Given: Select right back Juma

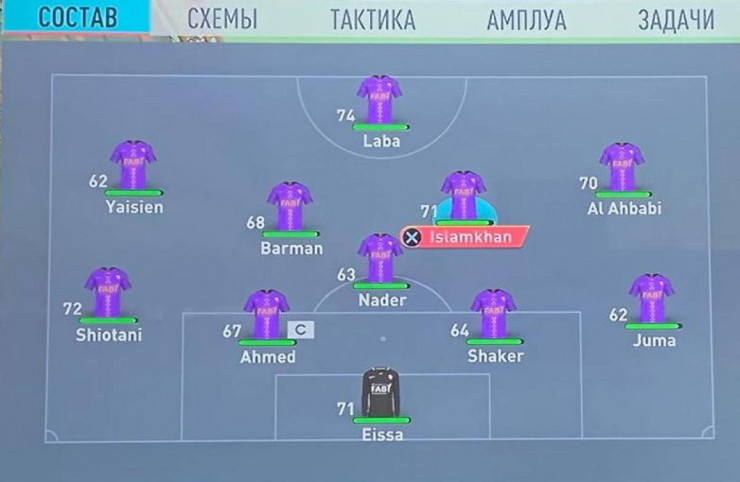Looking at the screenshot, I should tap(652, 299).
